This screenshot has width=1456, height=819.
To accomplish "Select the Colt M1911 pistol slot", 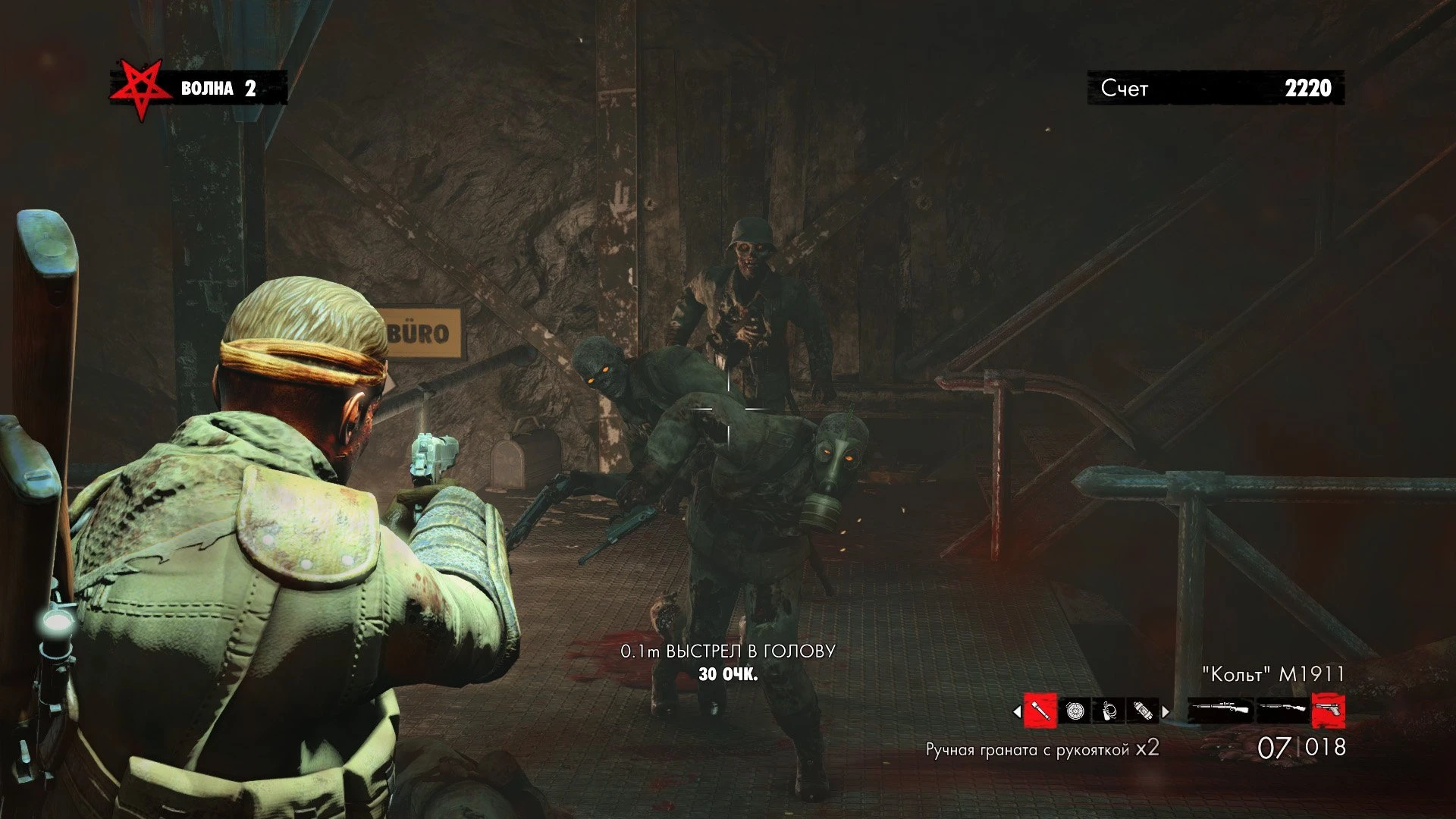I will pyautogui.click(x=1329, y=711).
